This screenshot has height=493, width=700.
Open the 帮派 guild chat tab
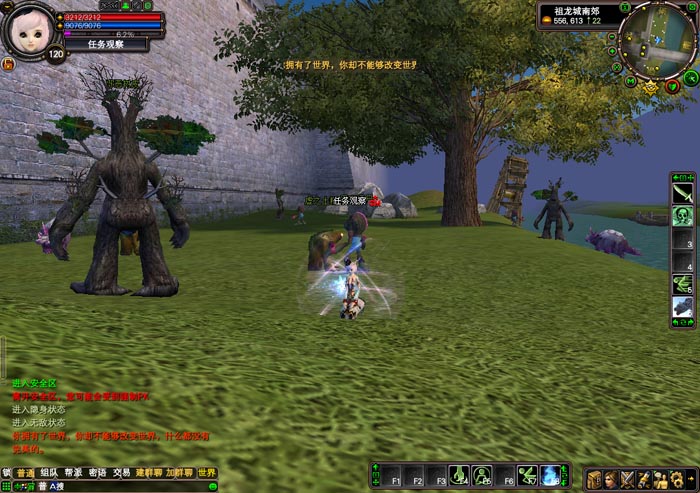(73, 473)
